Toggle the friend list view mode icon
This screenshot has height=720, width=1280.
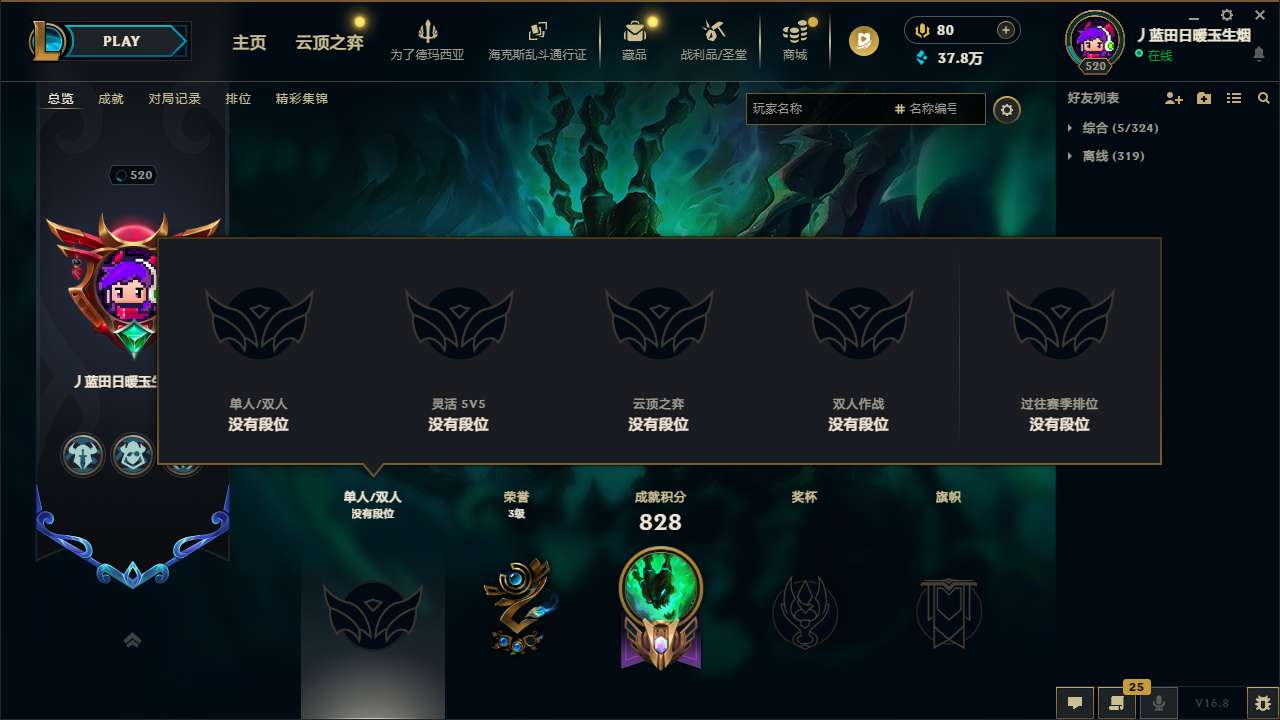[1234, 98]
